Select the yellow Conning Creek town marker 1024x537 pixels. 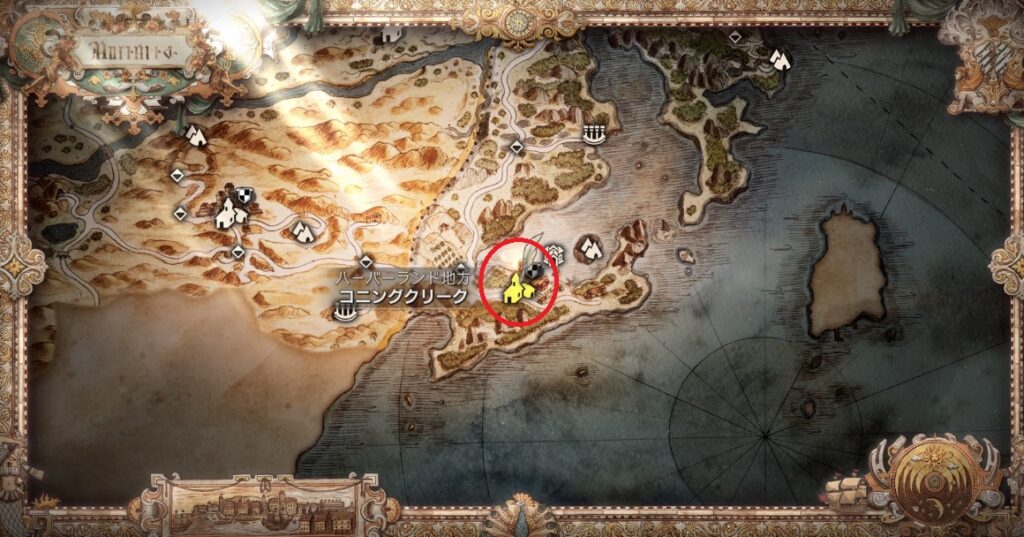click(x=515, y=289)
